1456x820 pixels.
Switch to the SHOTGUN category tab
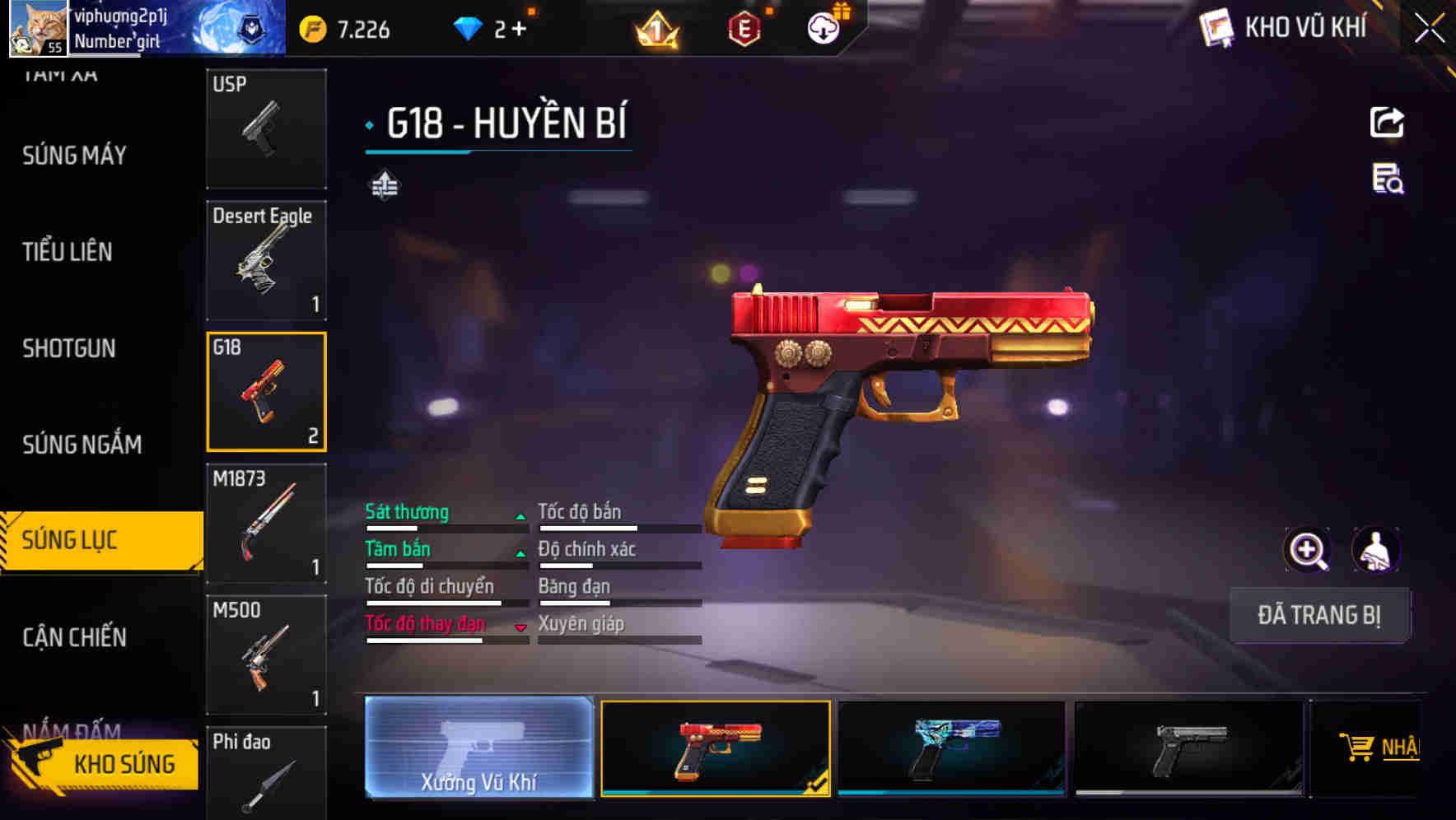click(70, 348)
